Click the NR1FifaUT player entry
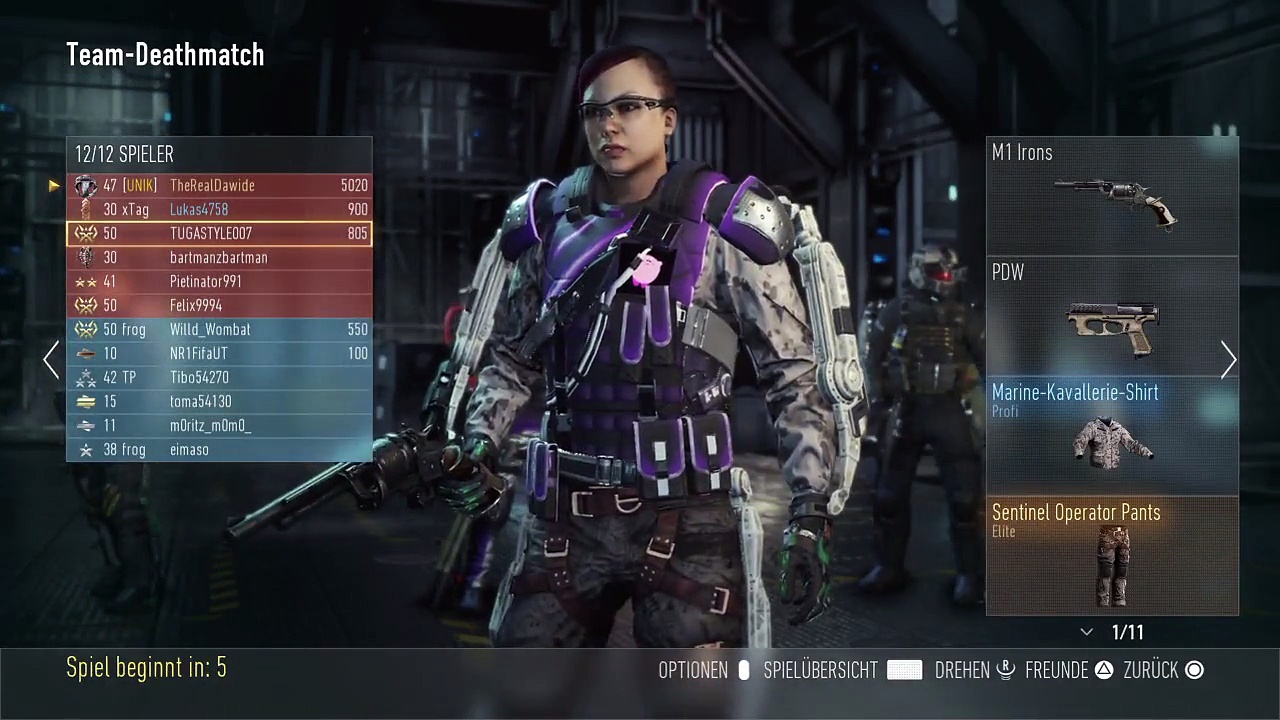Viewport: 1280px width, 720px height. point(219,353)
